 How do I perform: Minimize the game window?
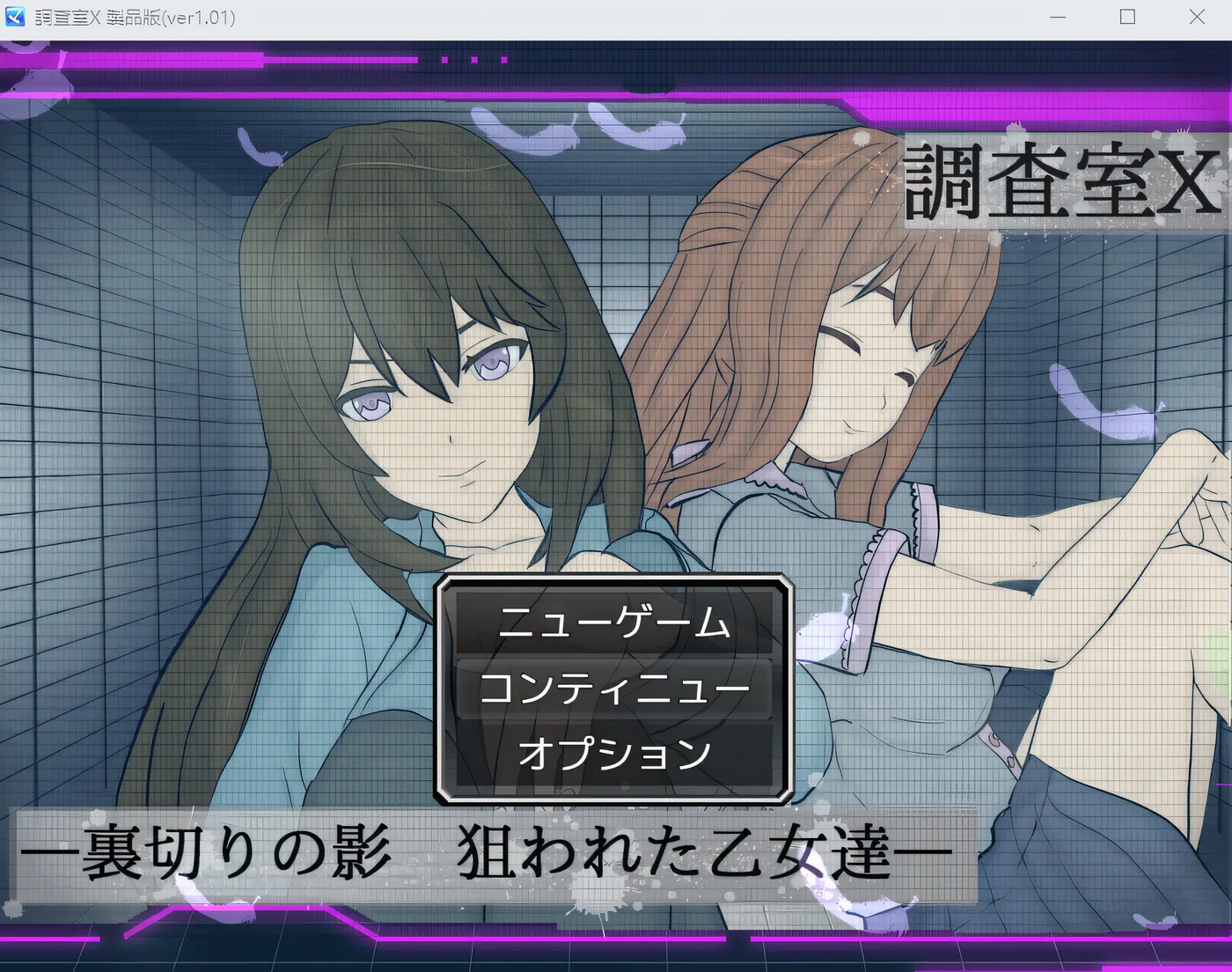1057,18
